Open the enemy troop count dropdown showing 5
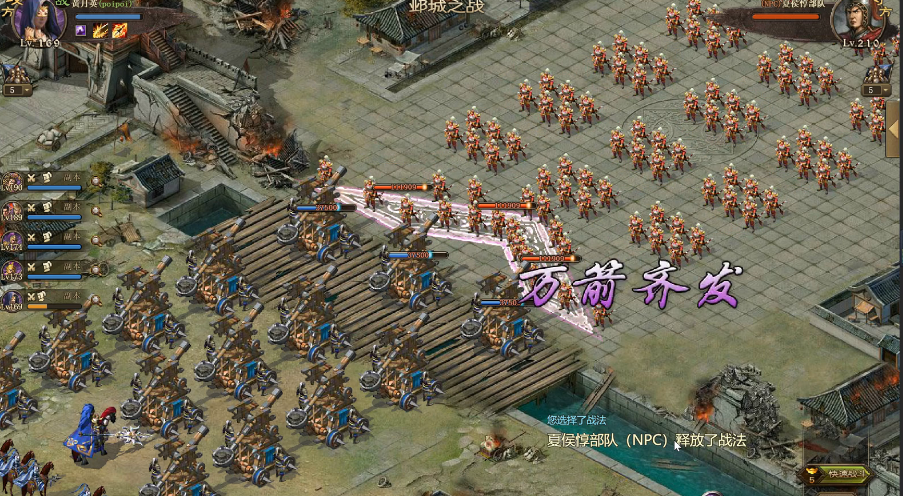903x496 pixels. click(873, 90)
